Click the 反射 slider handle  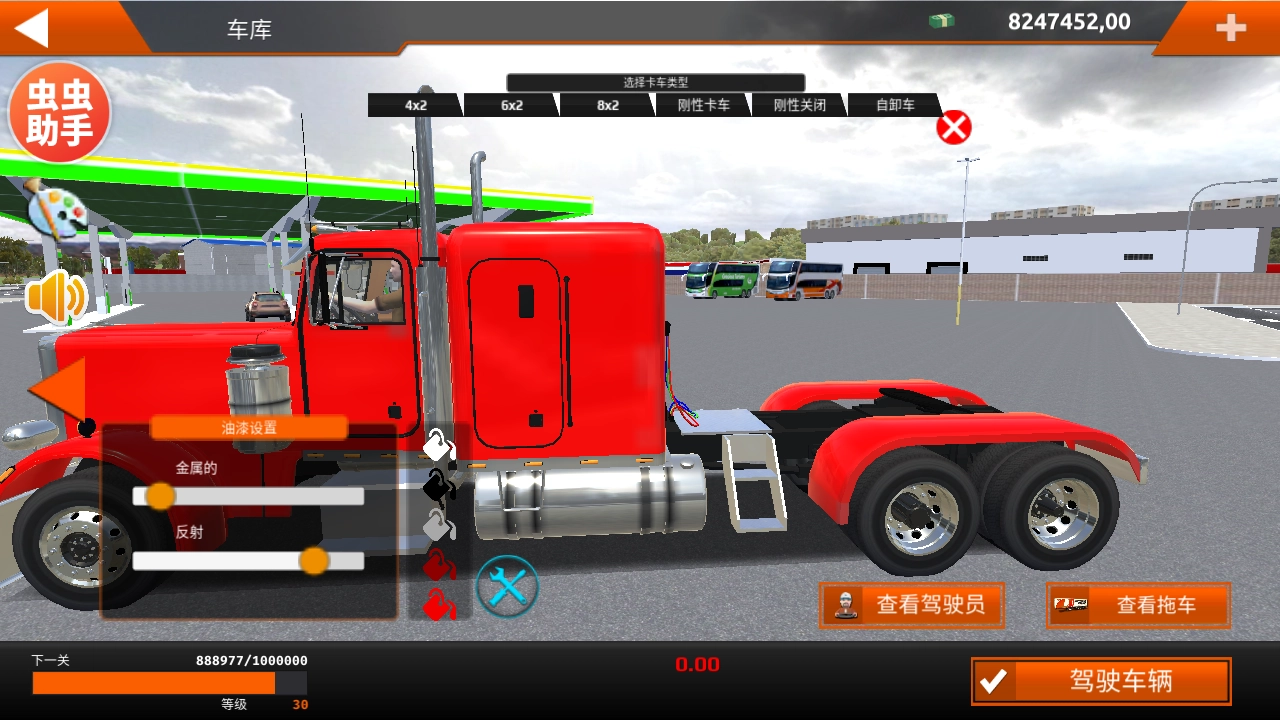pos(314,561)
